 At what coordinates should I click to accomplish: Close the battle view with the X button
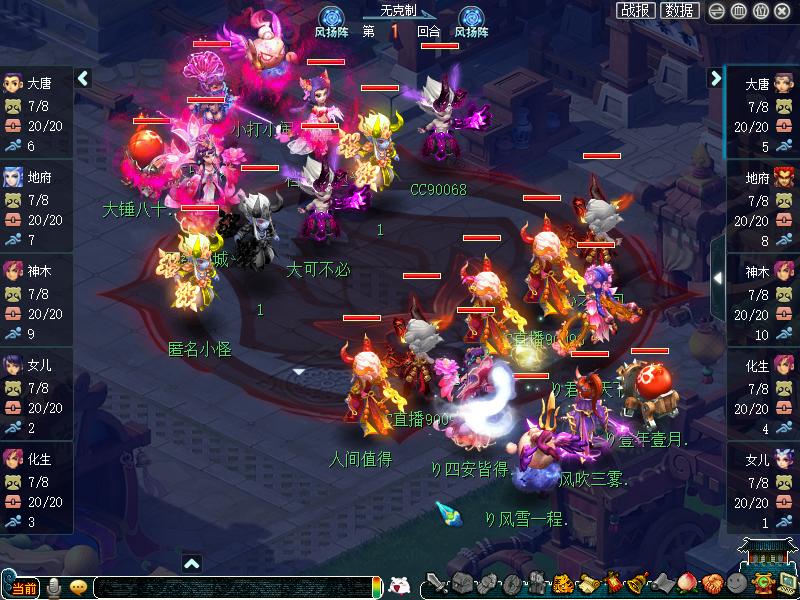(x=784, y=11)
